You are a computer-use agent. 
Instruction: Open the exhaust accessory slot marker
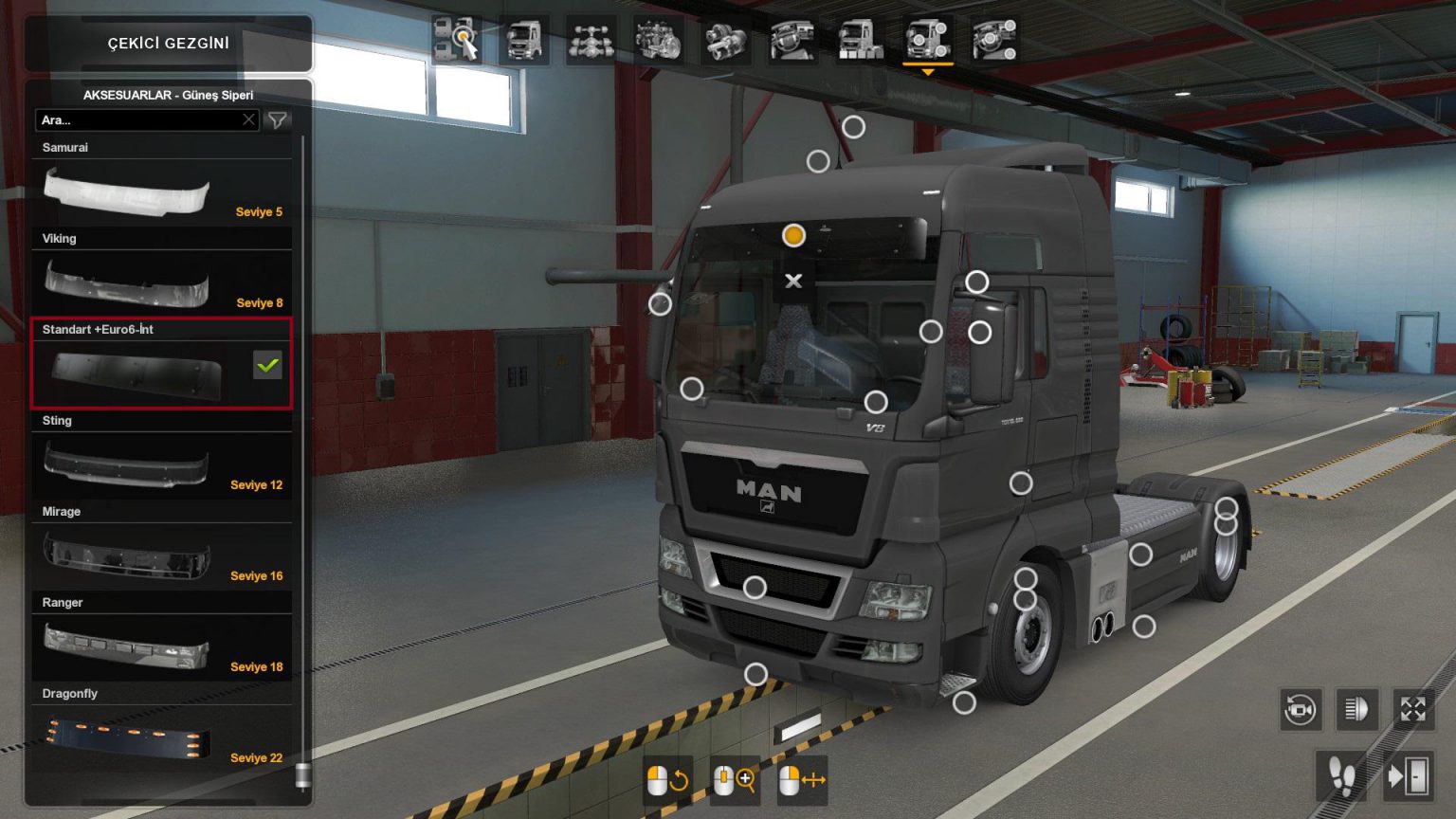coord(1143,625)
